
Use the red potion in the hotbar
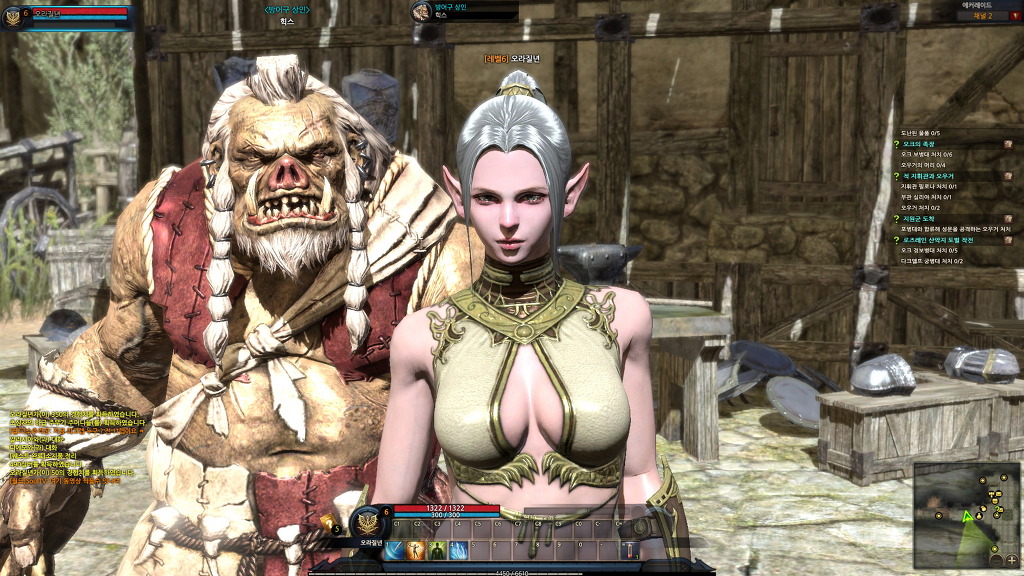click(628, 550)
